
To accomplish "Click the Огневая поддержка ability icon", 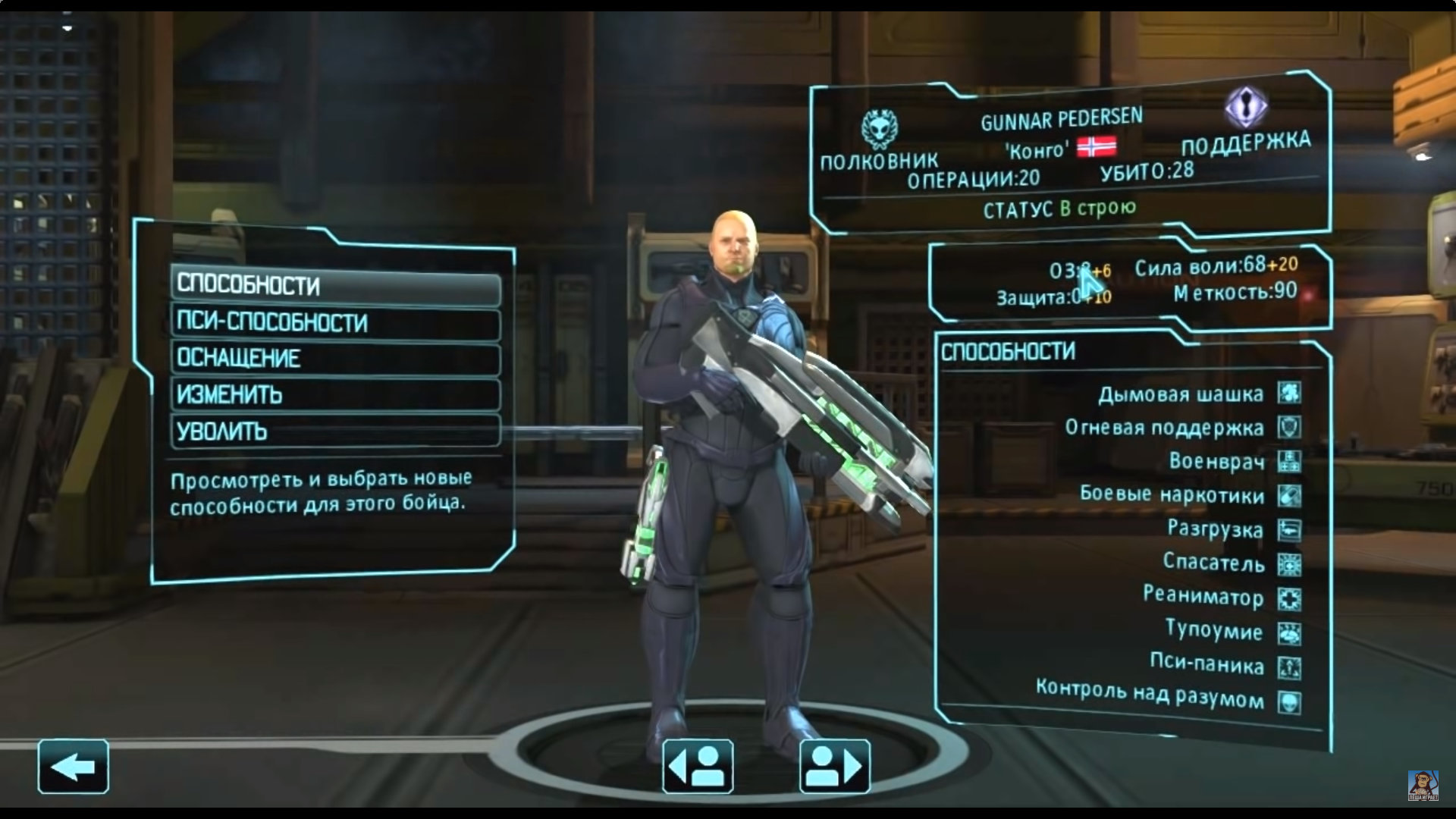I will [x=1289, y=427].
